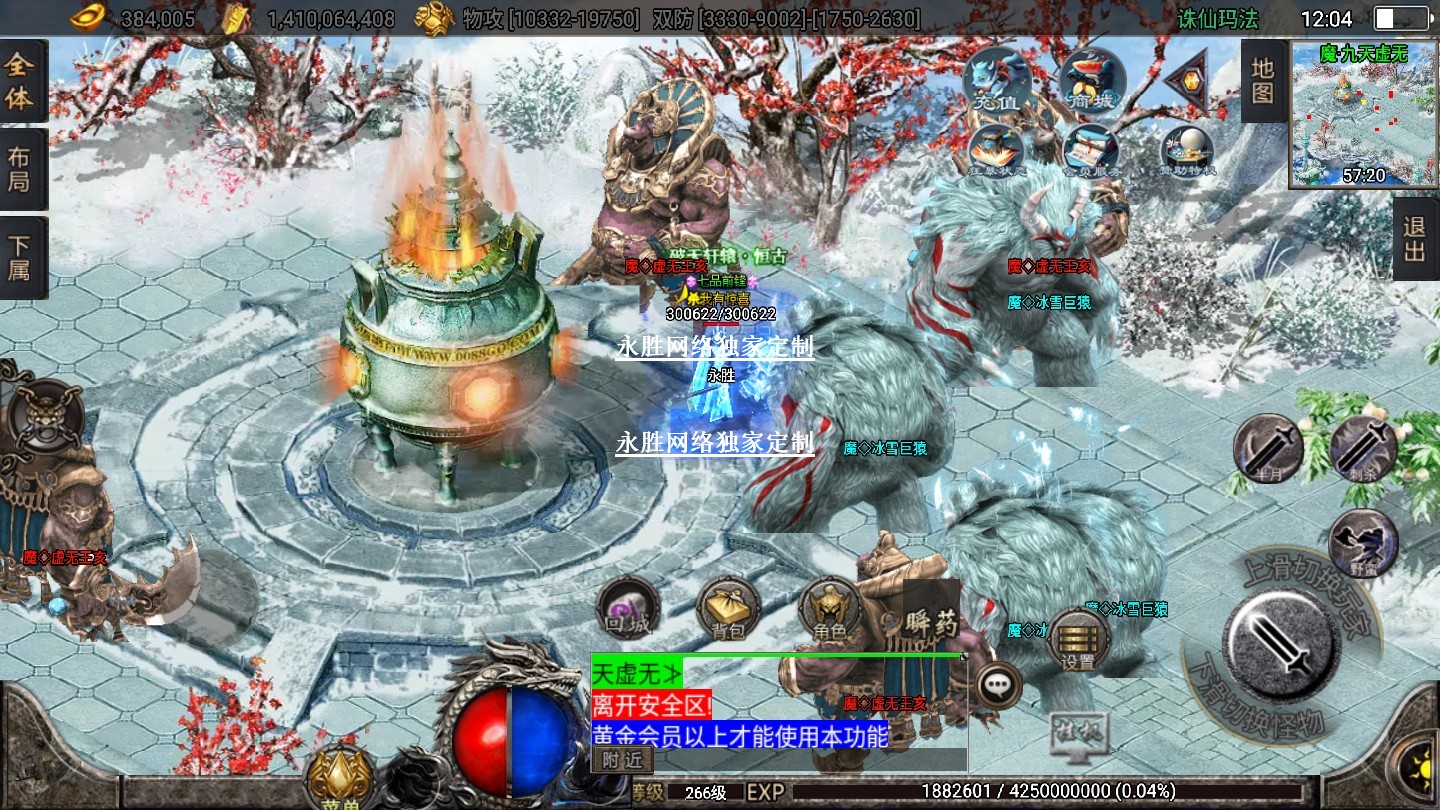Screen dimensions: 1440x810
Task: Open the 布局 layout tab
Action: click(21, 170)
